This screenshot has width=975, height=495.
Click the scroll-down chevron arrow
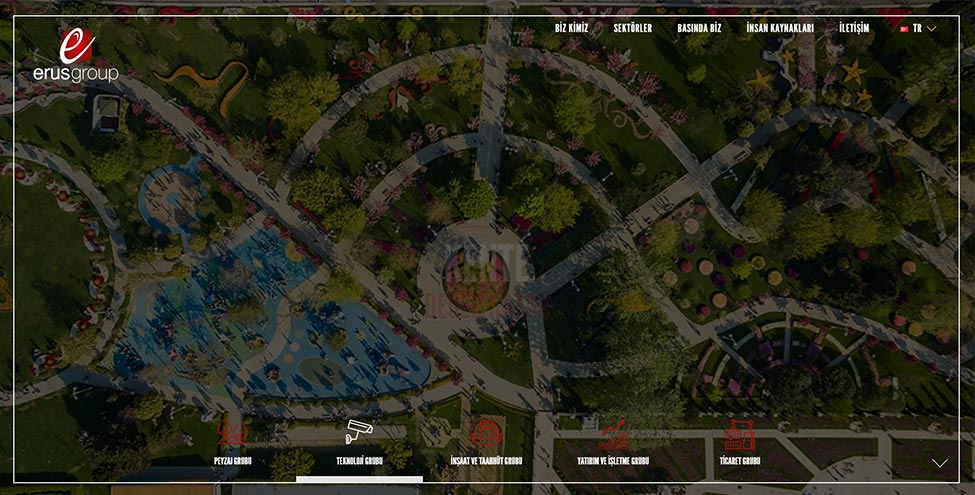coord(939,463)
